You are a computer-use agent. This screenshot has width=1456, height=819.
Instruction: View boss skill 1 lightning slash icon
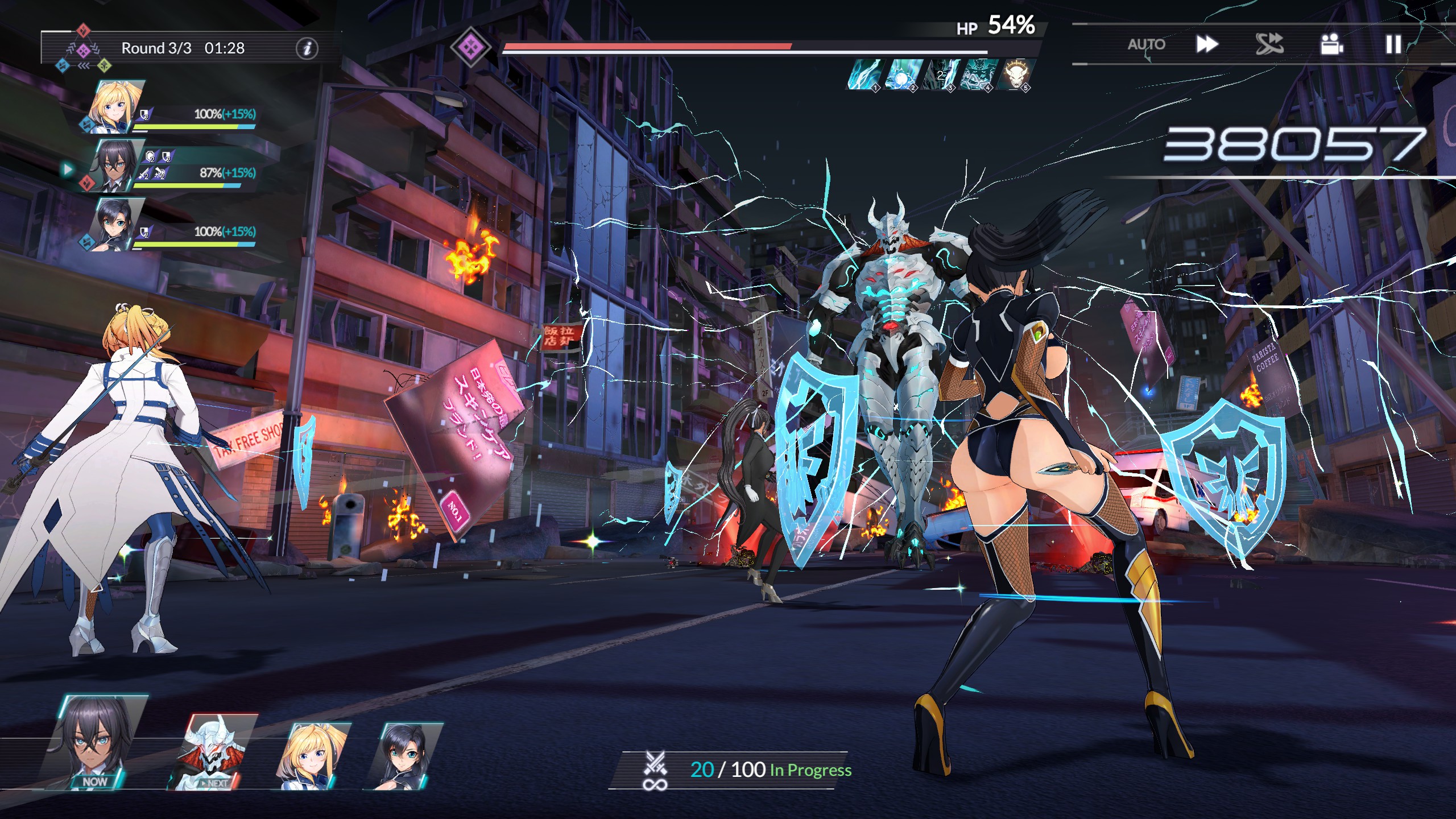click(863, 75)
